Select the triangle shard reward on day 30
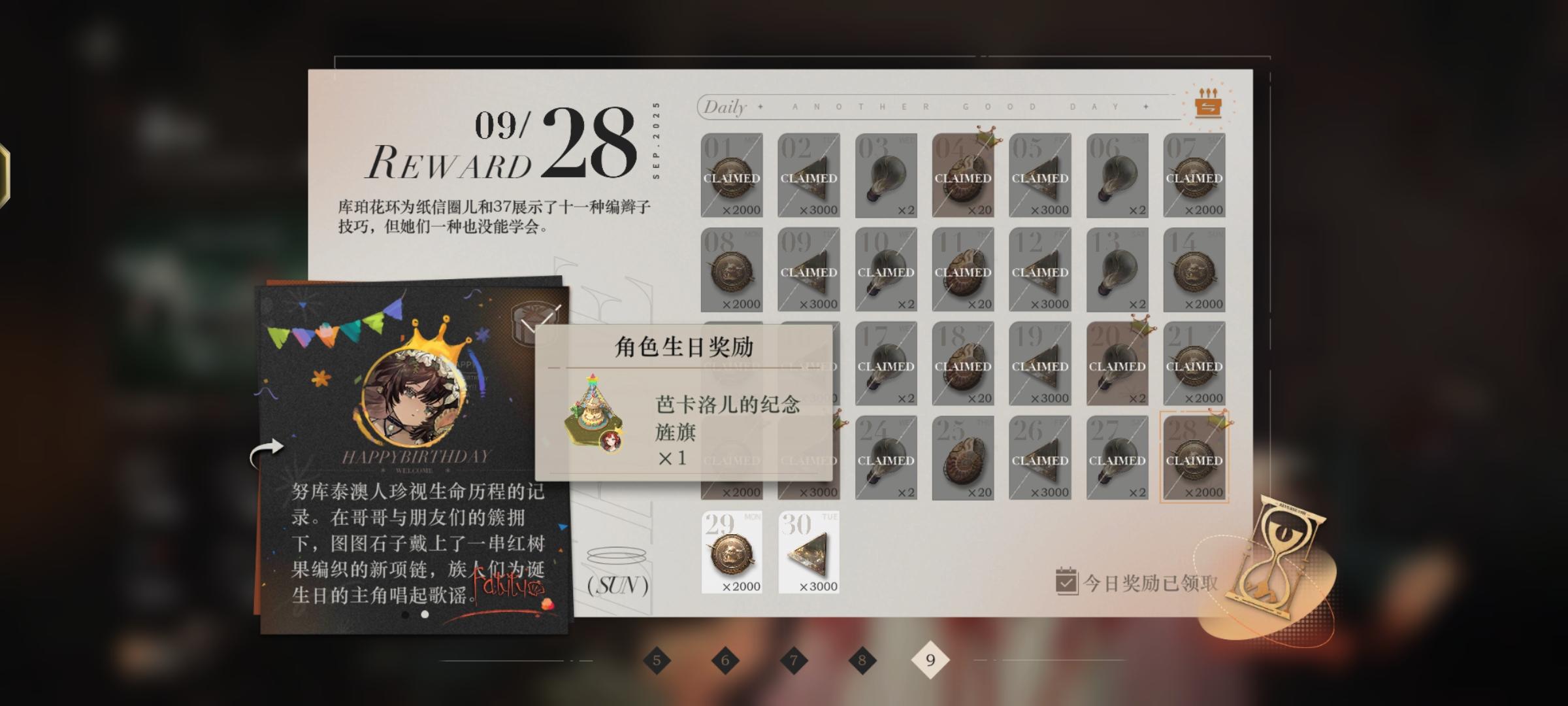Image resolution: width=1568 pixels, height=706 pixels. [x=809, y=552]
